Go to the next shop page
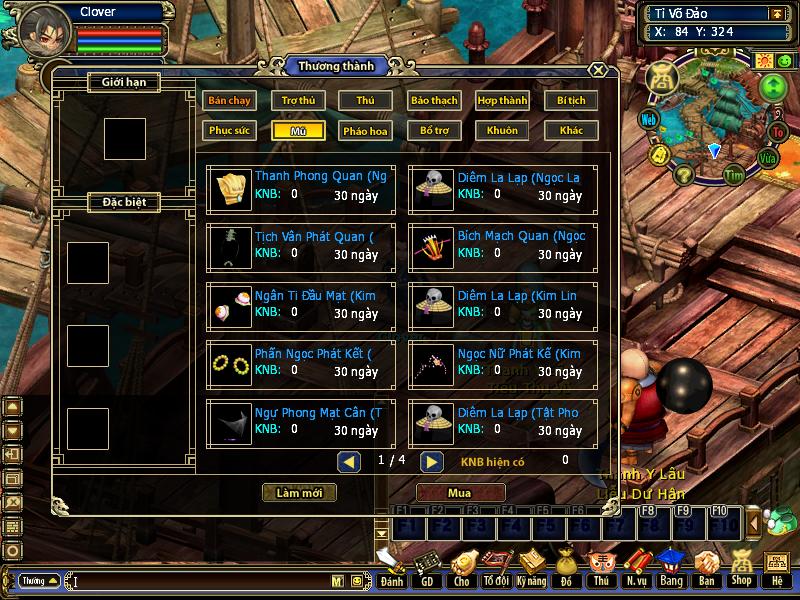The width and height of the screenshot is (800, 600). pos(431,461)
